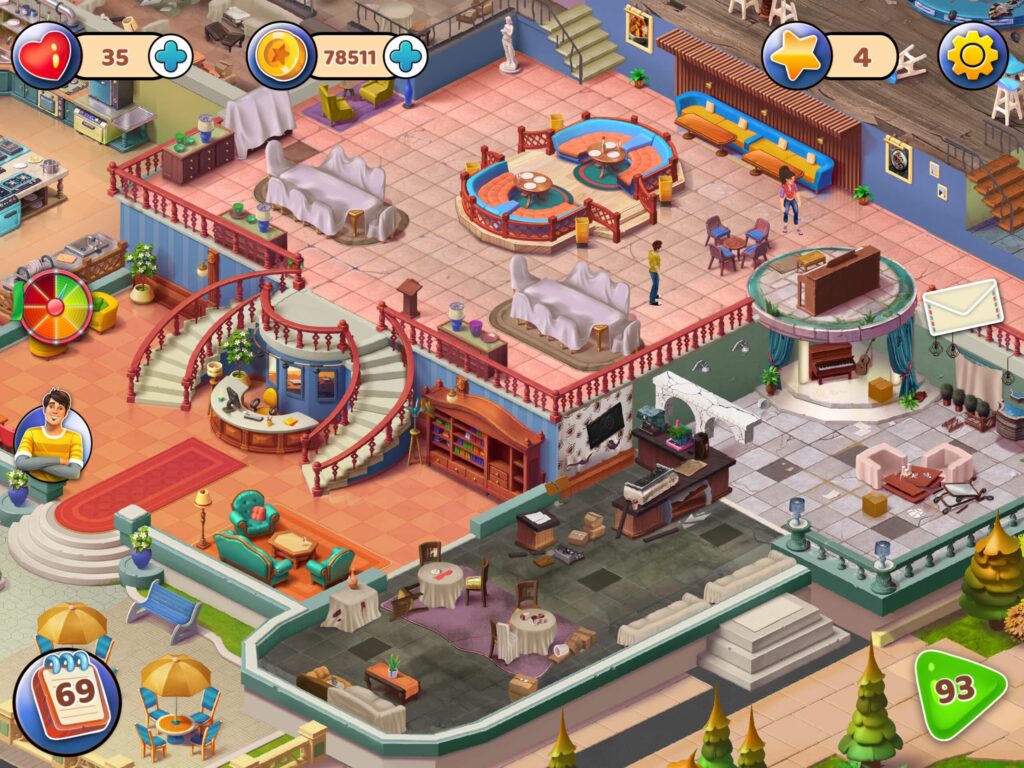Screen dimensions: 1024x768
Task: Buy more coins using the plus button
Action: [x=405, y=56]
